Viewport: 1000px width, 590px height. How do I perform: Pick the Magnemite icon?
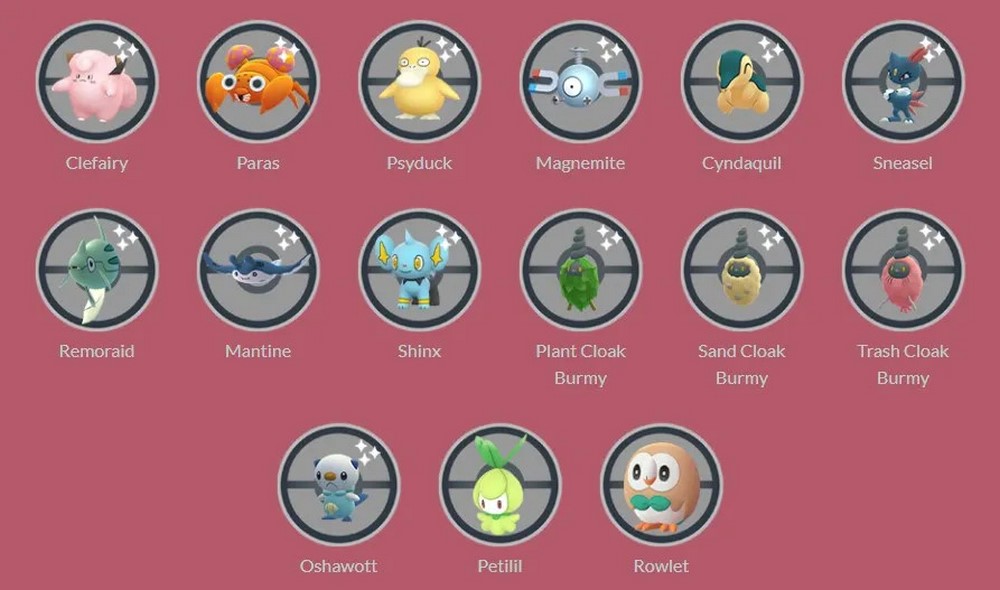click(x=580, y=82)
